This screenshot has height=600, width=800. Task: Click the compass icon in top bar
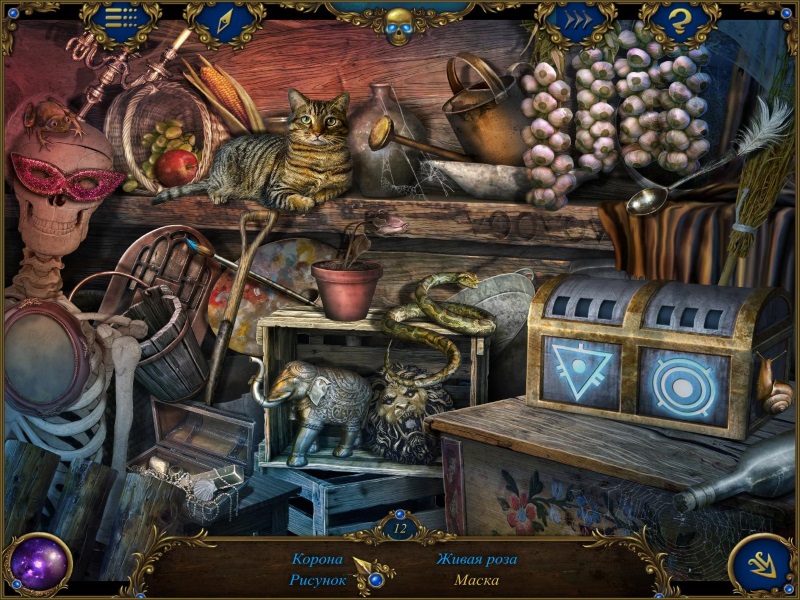click(x=224, y=20)
